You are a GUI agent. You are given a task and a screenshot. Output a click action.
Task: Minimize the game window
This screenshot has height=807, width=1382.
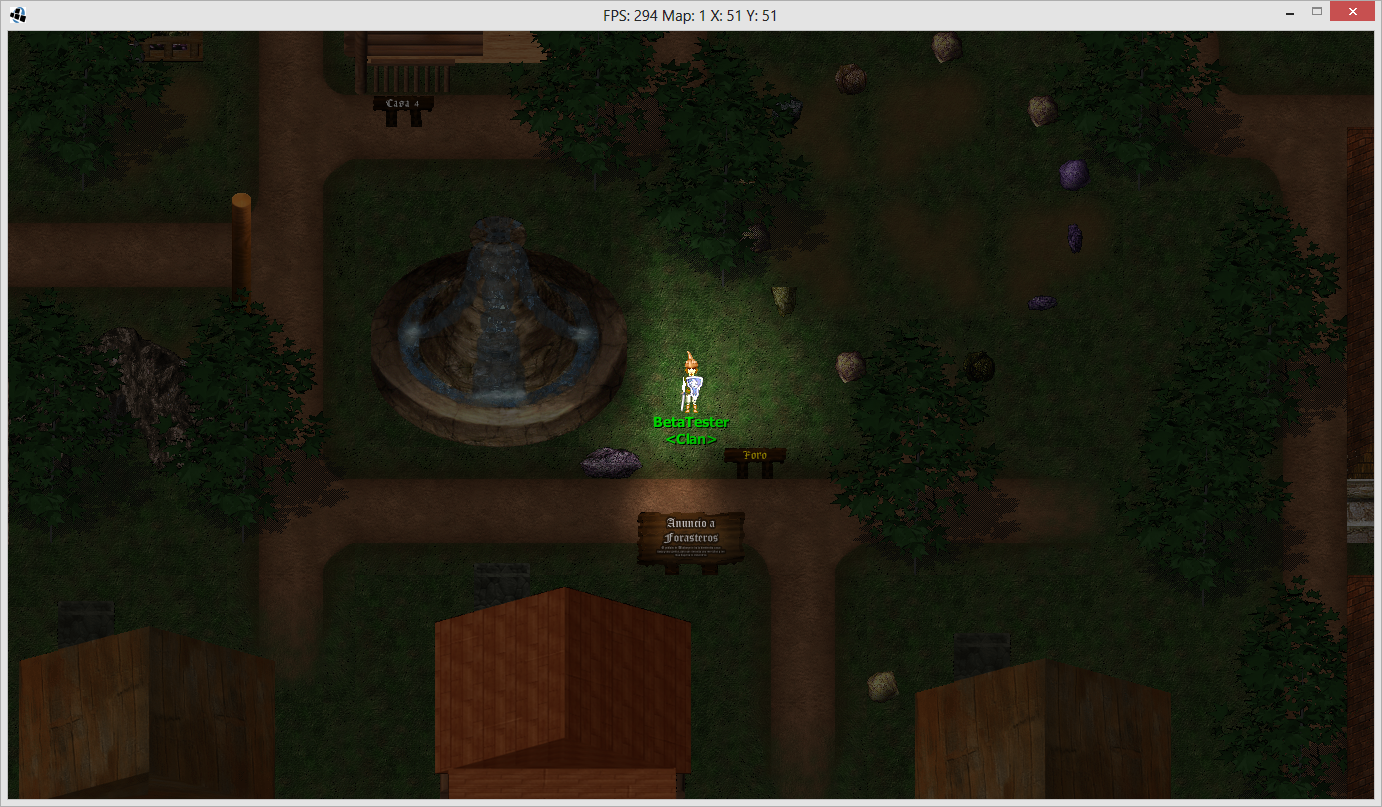coord(1290,12)
